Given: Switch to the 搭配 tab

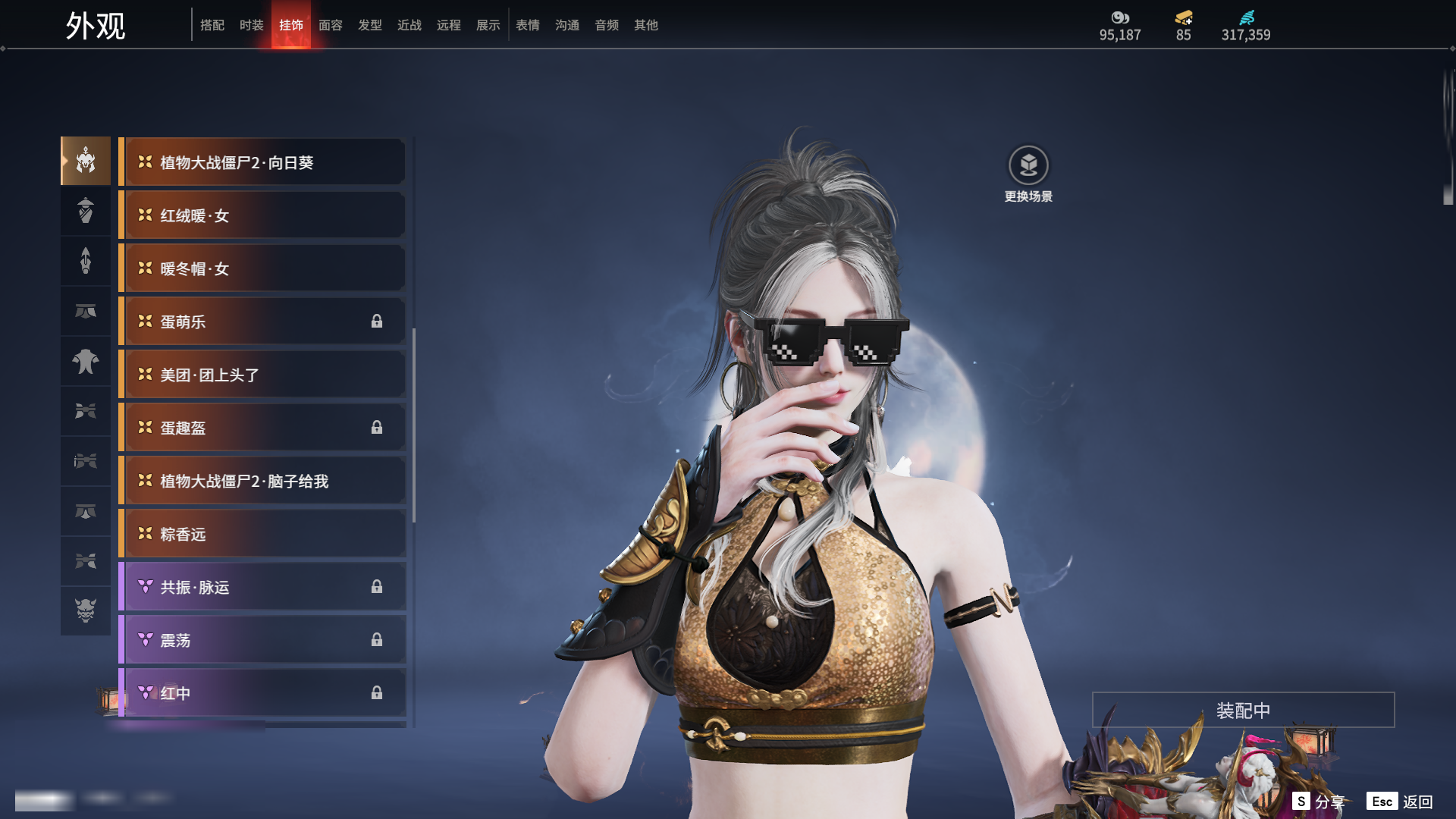Looking at the screenshot, I should click(212, 25).
